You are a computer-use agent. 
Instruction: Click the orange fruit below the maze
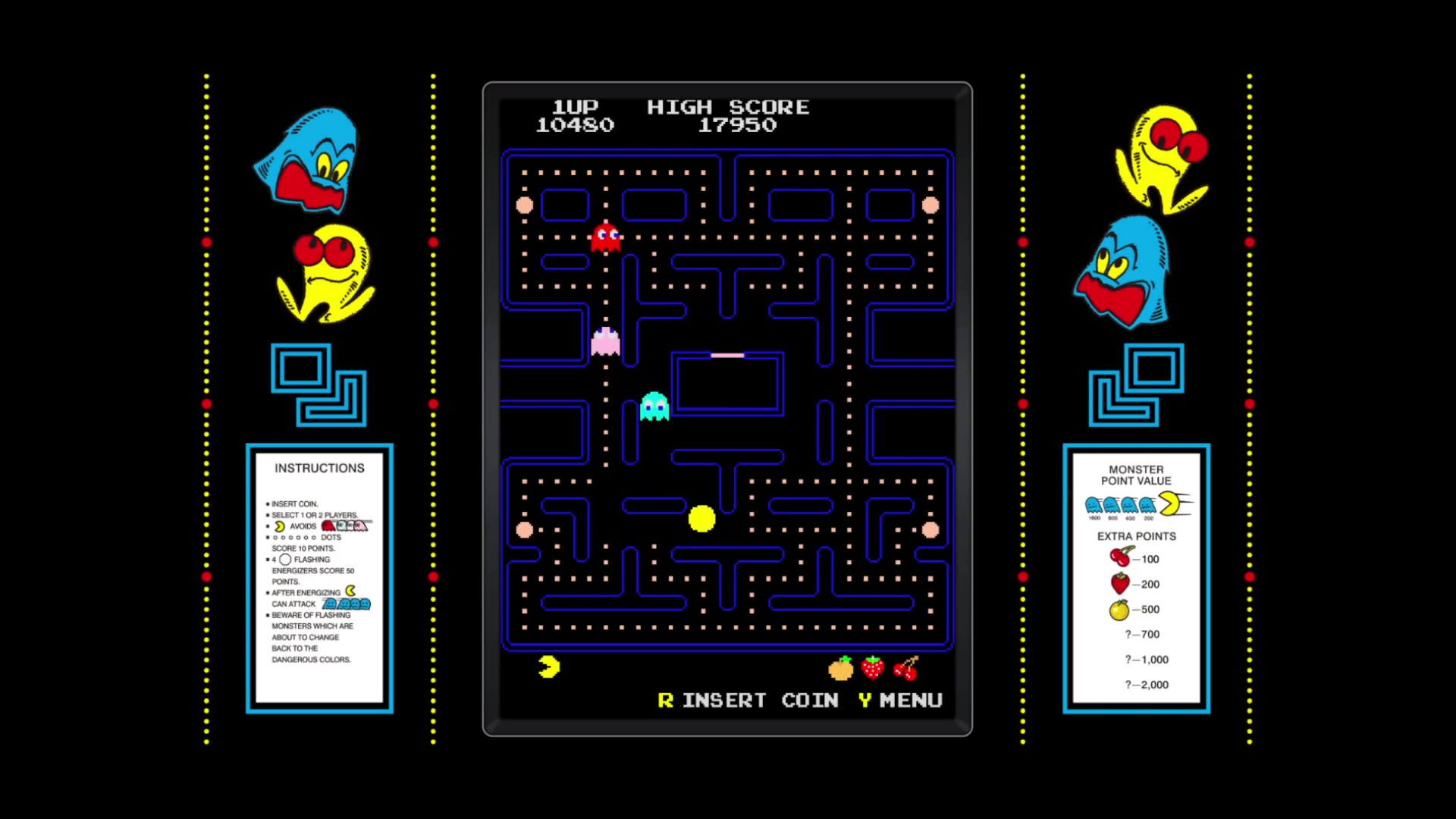840,668
